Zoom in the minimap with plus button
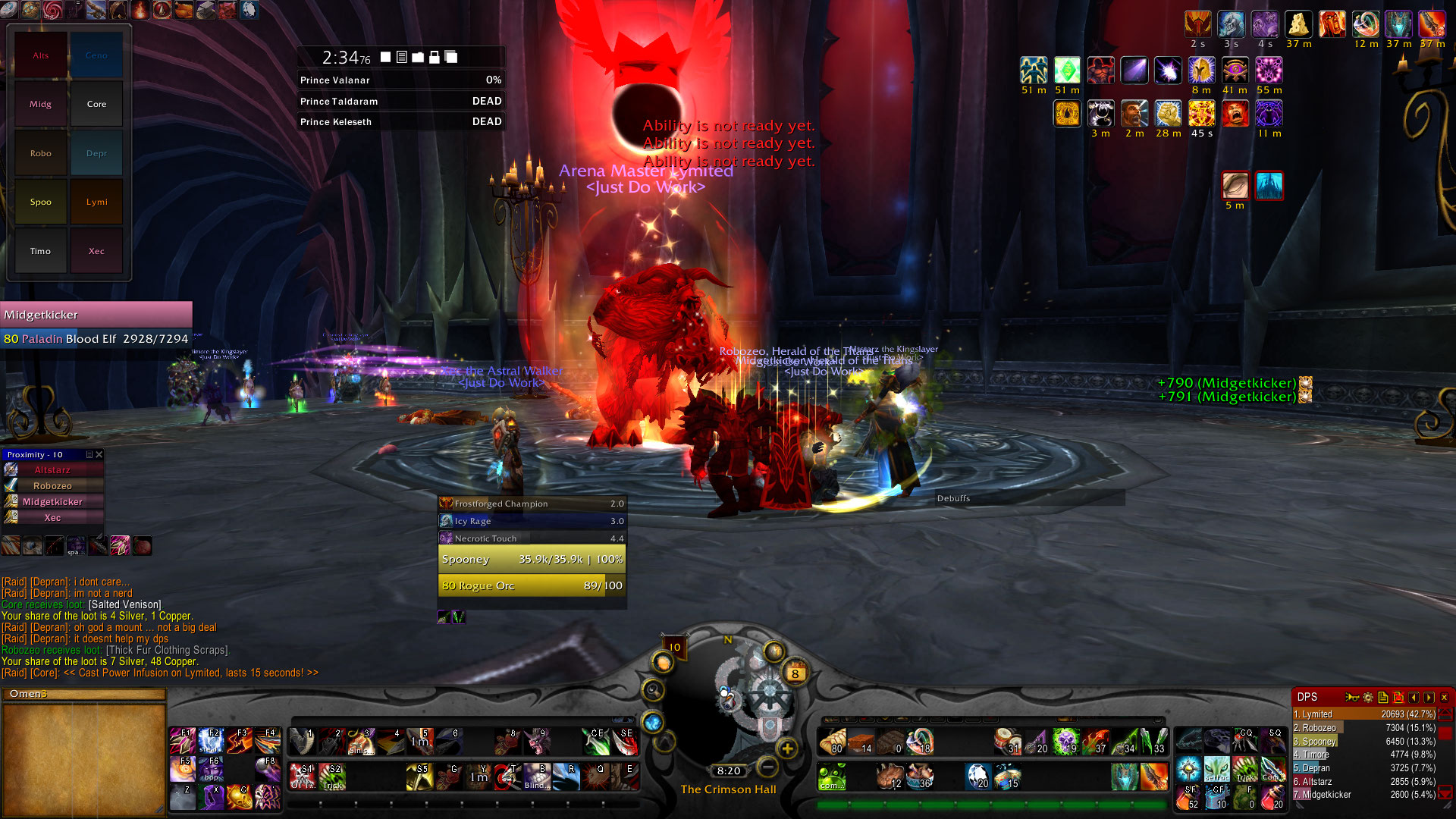 point(788,748)
